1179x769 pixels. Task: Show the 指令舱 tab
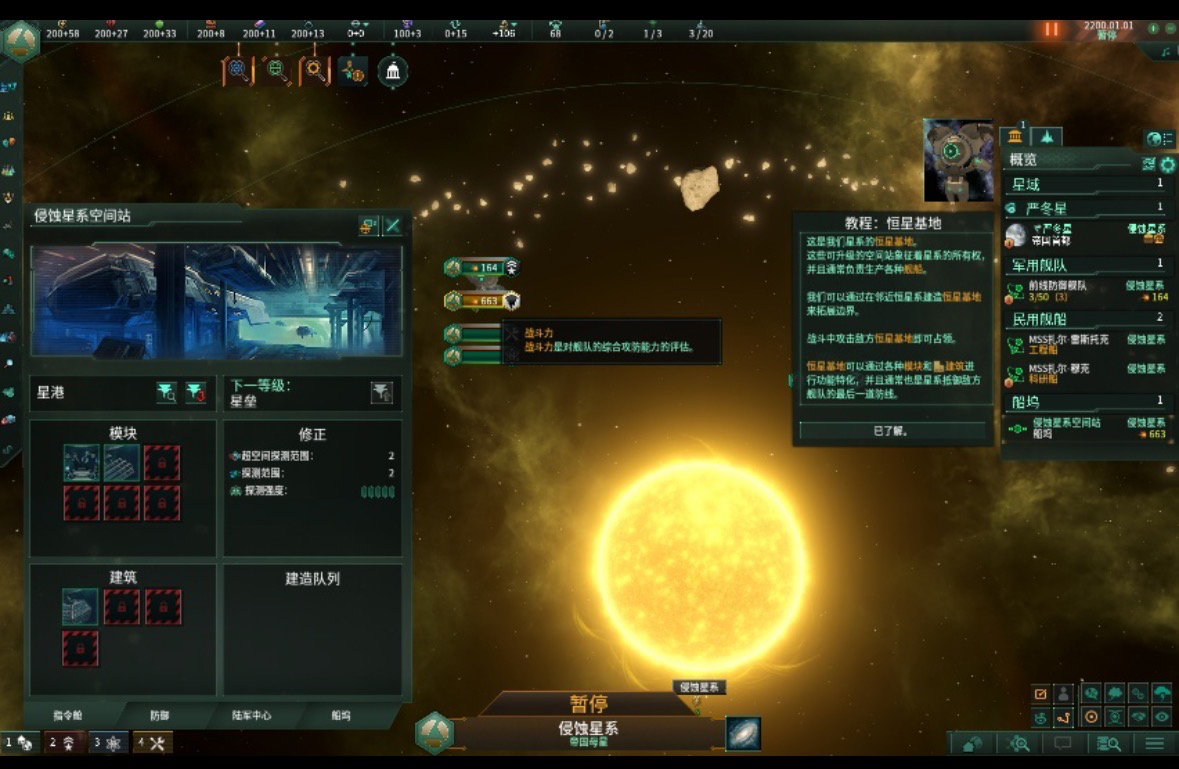69,716
